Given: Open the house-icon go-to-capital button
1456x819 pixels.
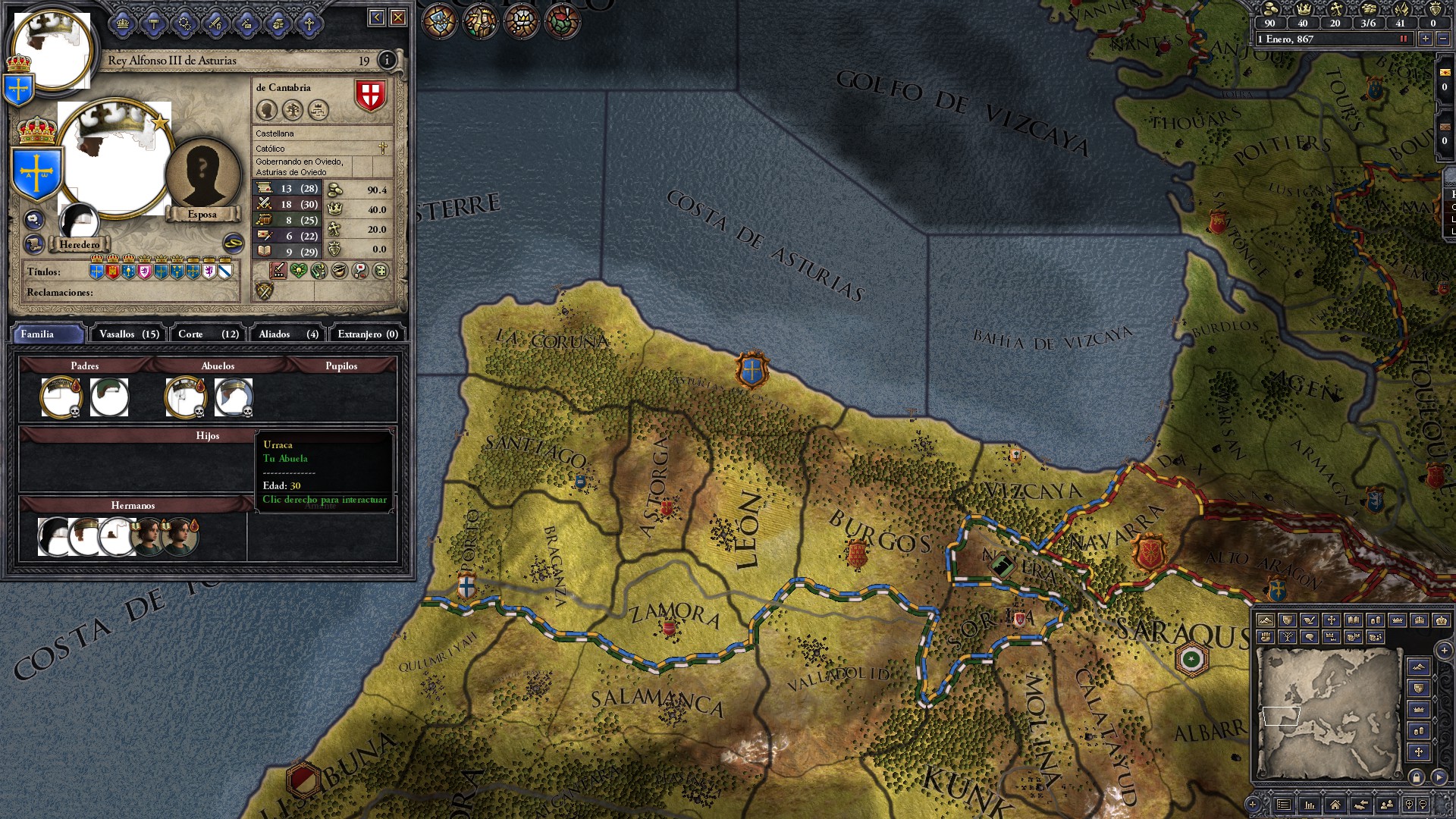Looking at the screenshot, I should pos(1335,805).
